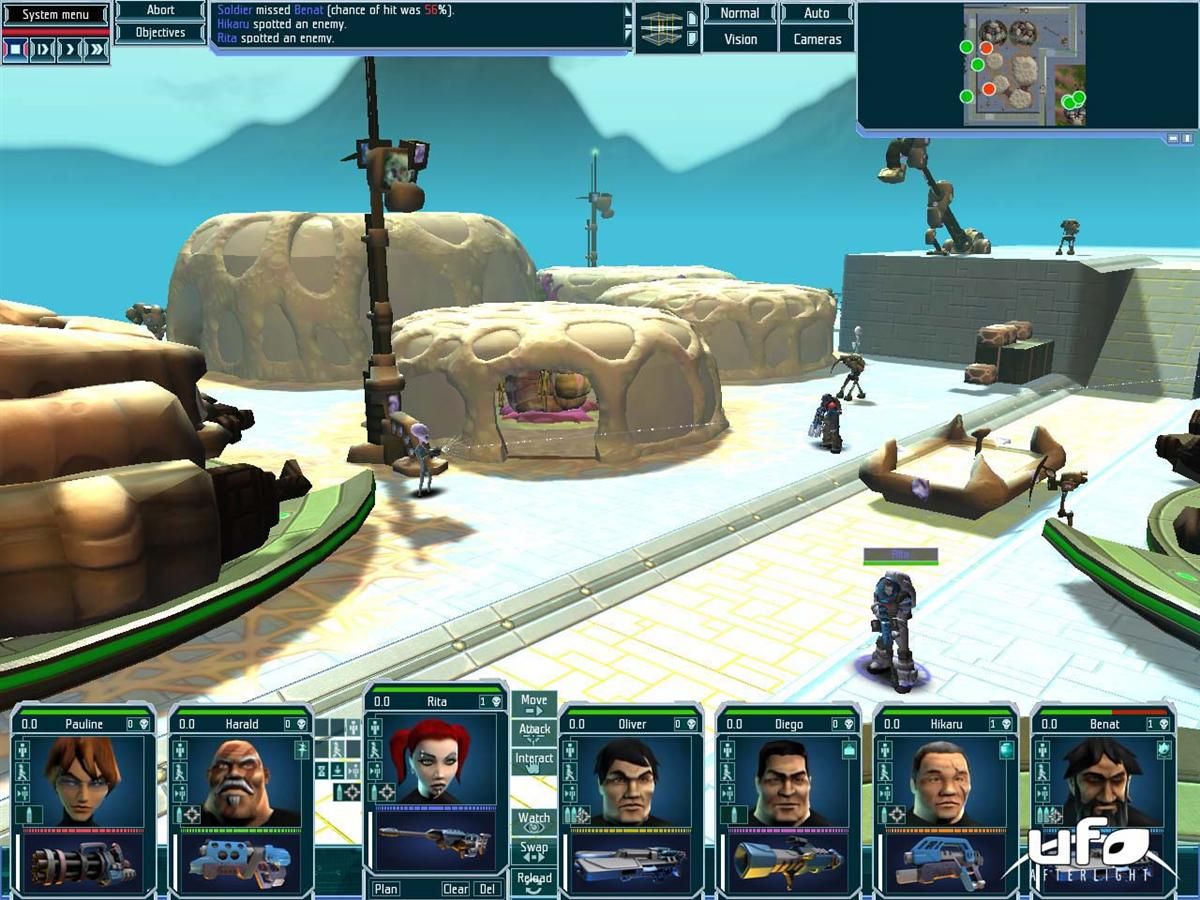Screen dimensions: 1200x900
Task: Select Pauline's soldier portrait
Action: coord(84,782)
